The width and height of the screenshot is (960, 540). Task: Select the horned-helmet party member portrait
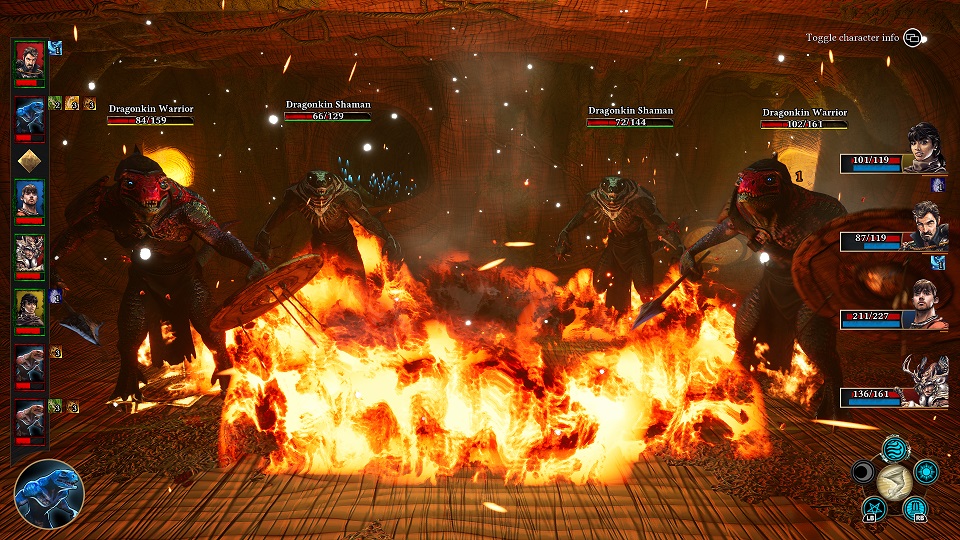[x=926, y=383]
